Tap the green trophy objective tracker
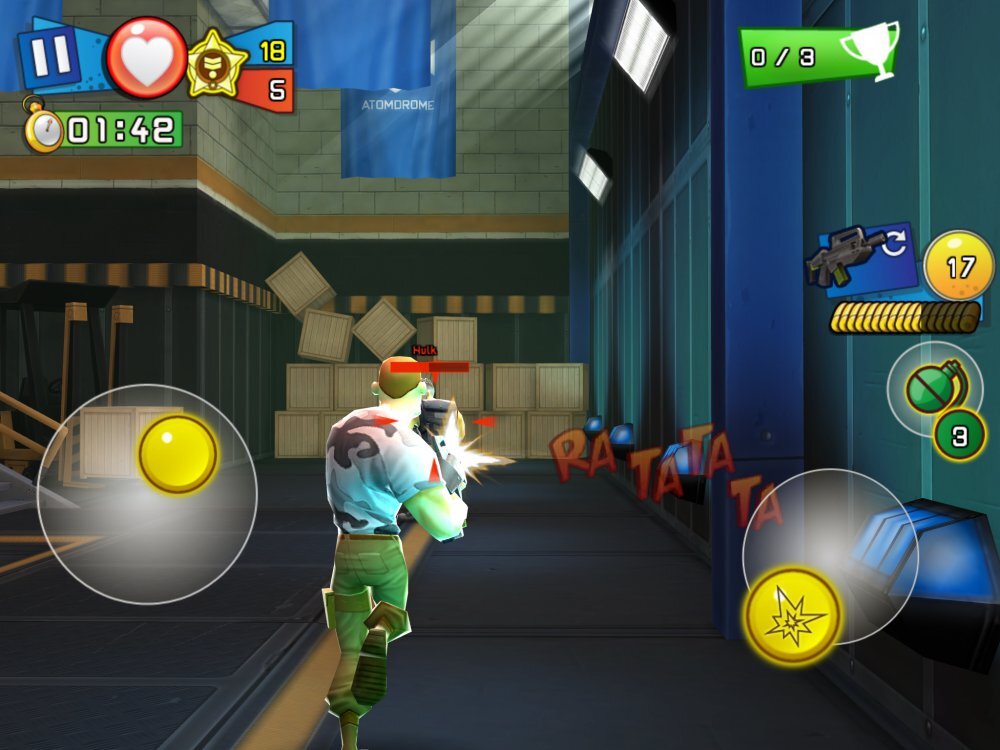Viewport: 1000px width, 750px height. click(818, 55)
